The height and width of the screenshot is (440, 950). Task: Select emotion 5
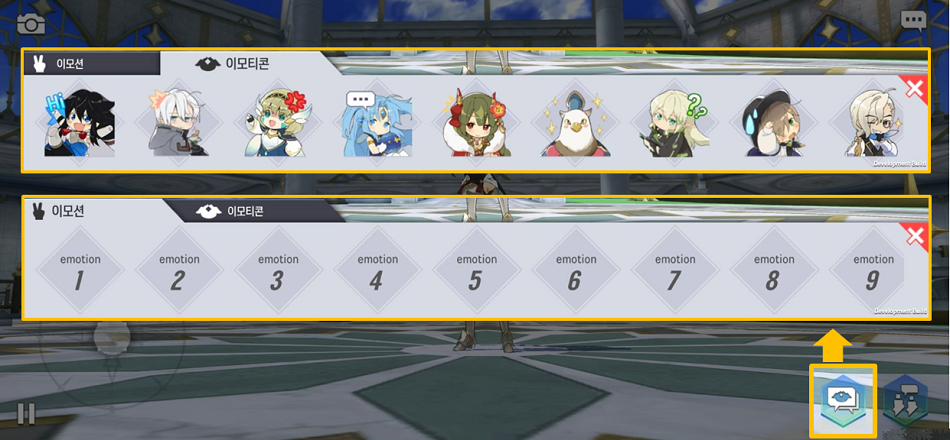[475, 272]
